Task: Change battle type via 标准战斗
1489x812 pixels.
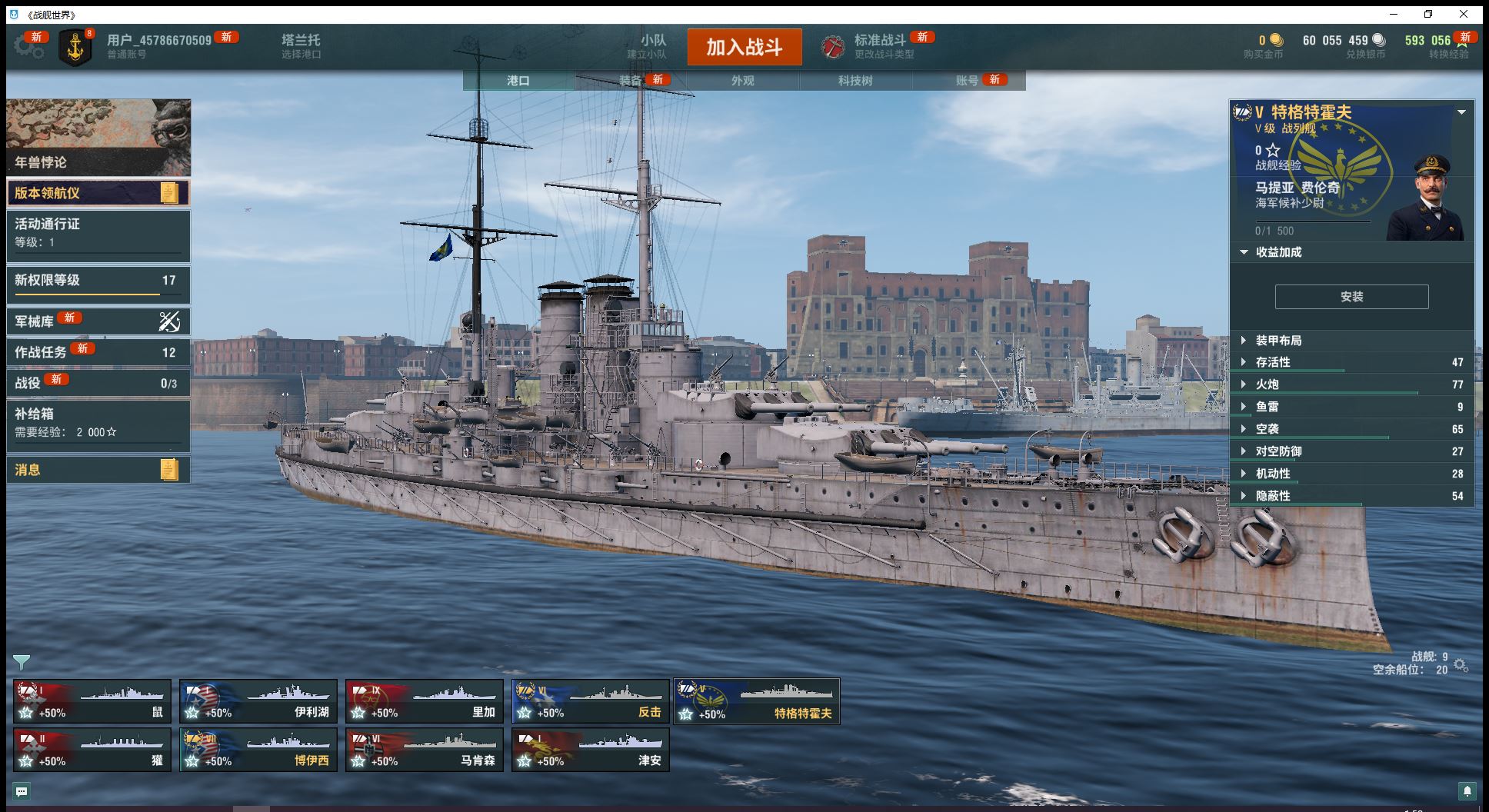Action: click(x=879, y=46)
